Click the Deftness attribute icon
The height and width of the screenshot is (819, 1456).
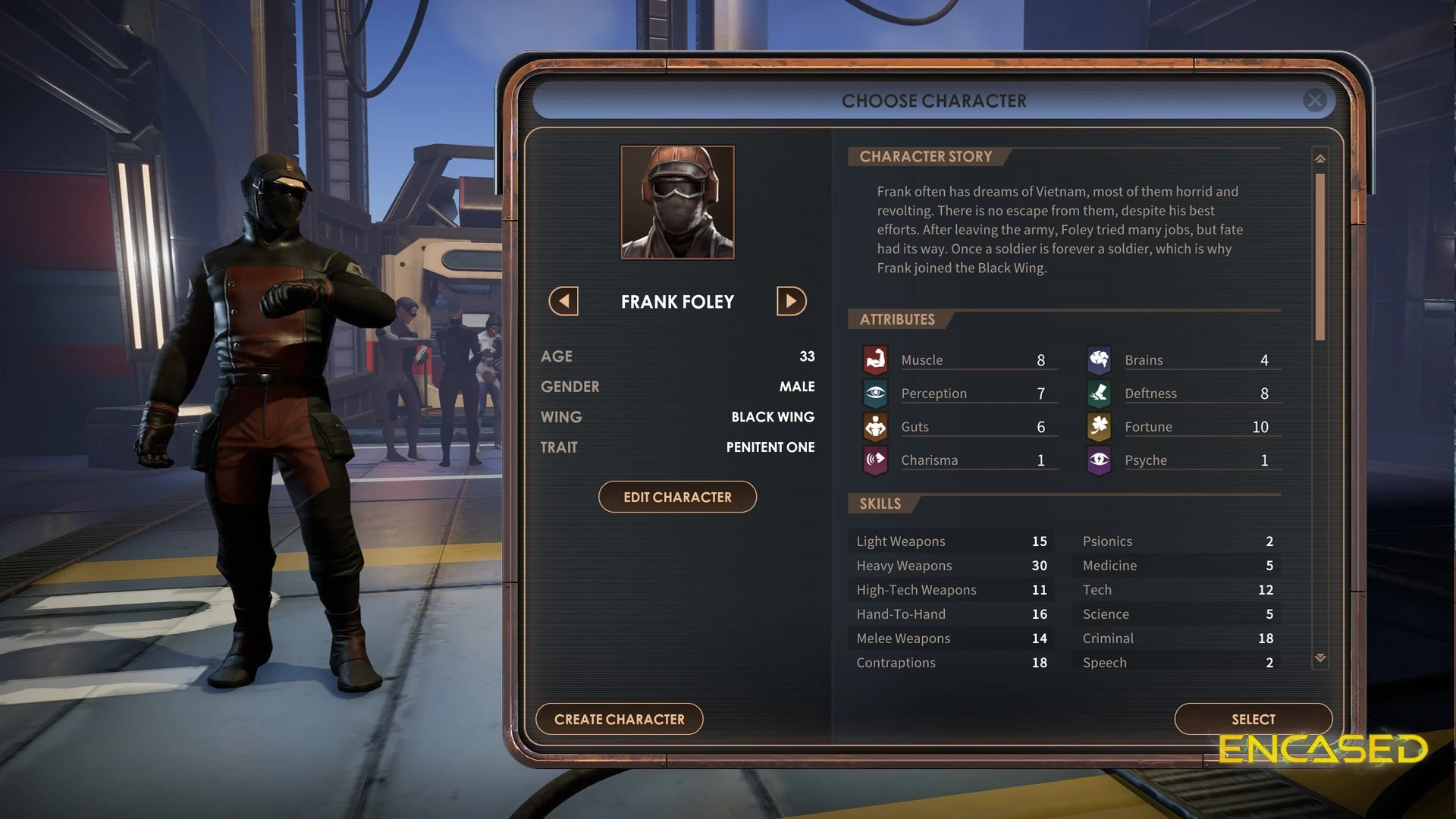pyautogui.click(x=1099, y=393)
